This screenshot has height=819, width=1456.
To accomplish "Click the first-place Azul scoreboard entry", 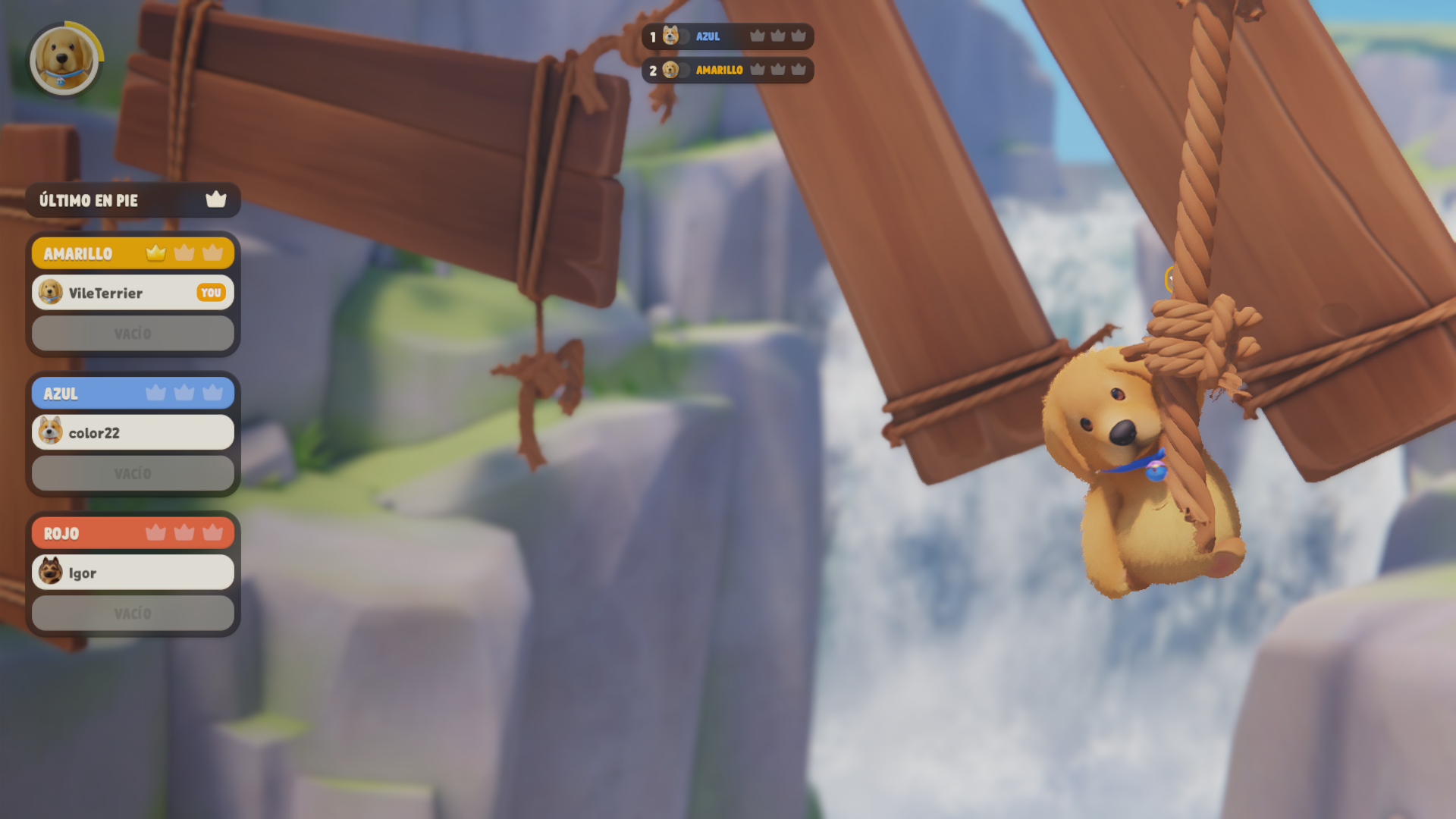I will click(727, 36).
